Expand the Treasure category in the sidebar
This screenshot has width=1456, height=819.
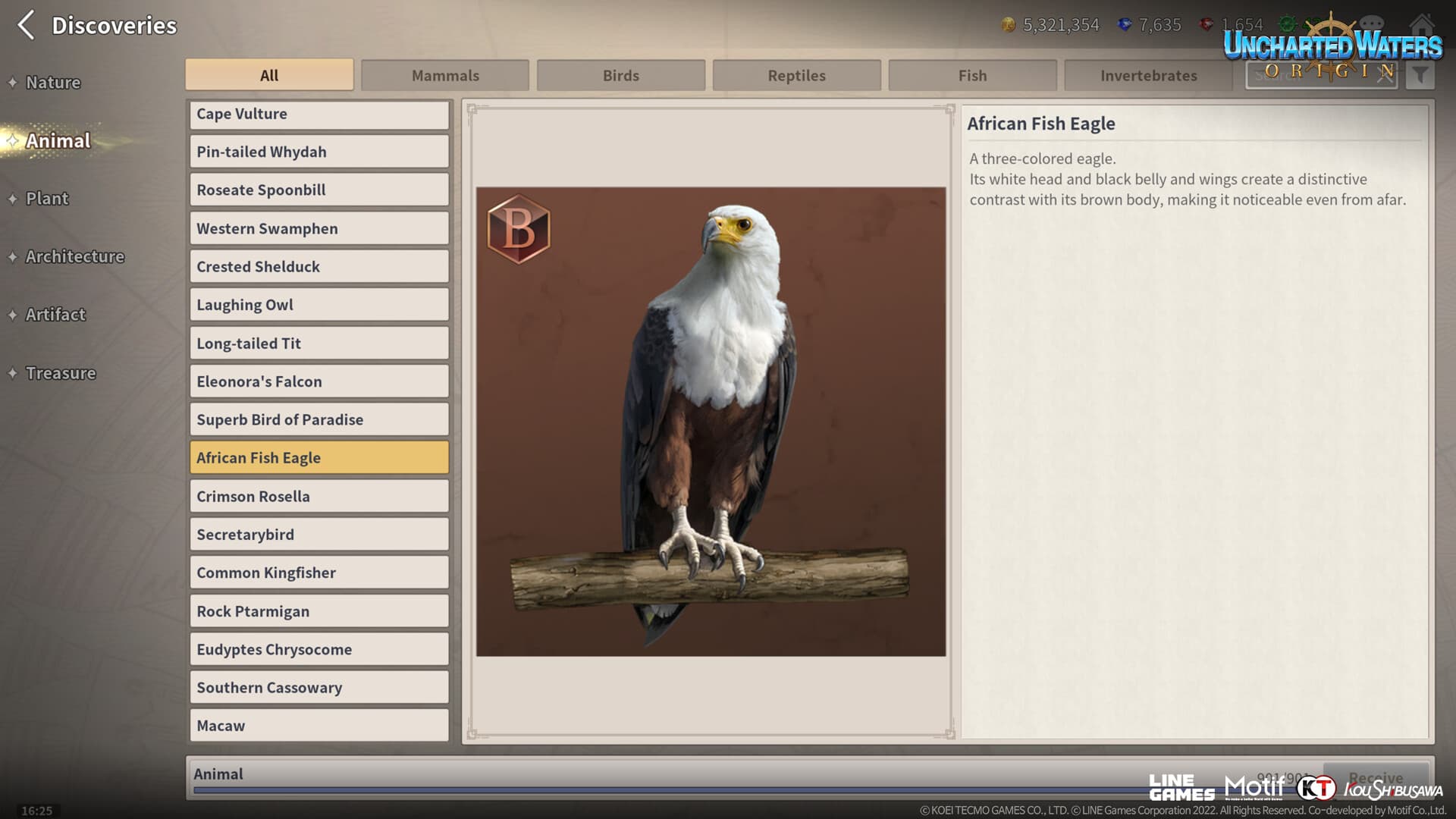point(60,373)
